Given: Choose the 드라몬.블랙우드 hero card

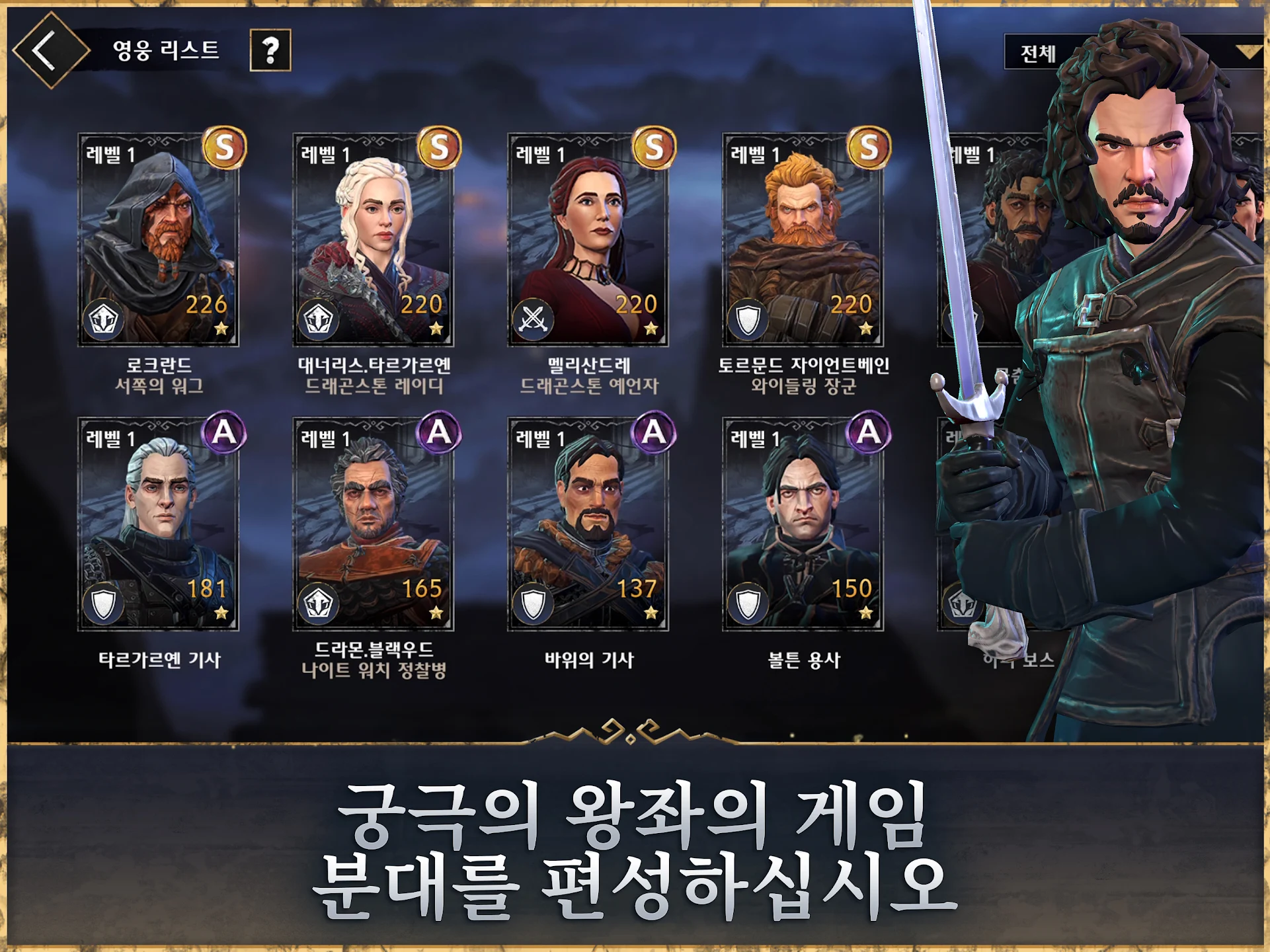Looking at the screenshot, I should pyautogui.click(x=374, y=524).
